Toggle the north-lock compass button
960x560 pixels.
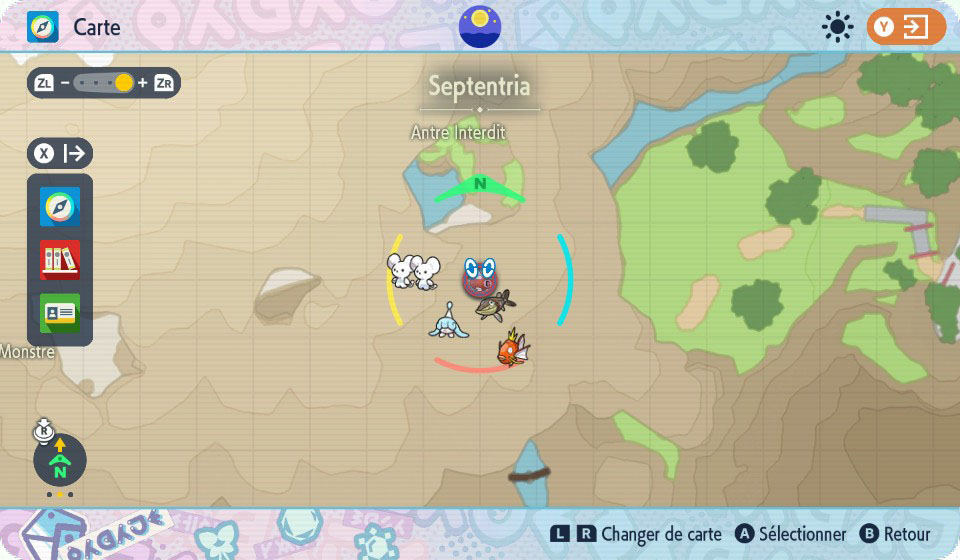tap(60, 460)
